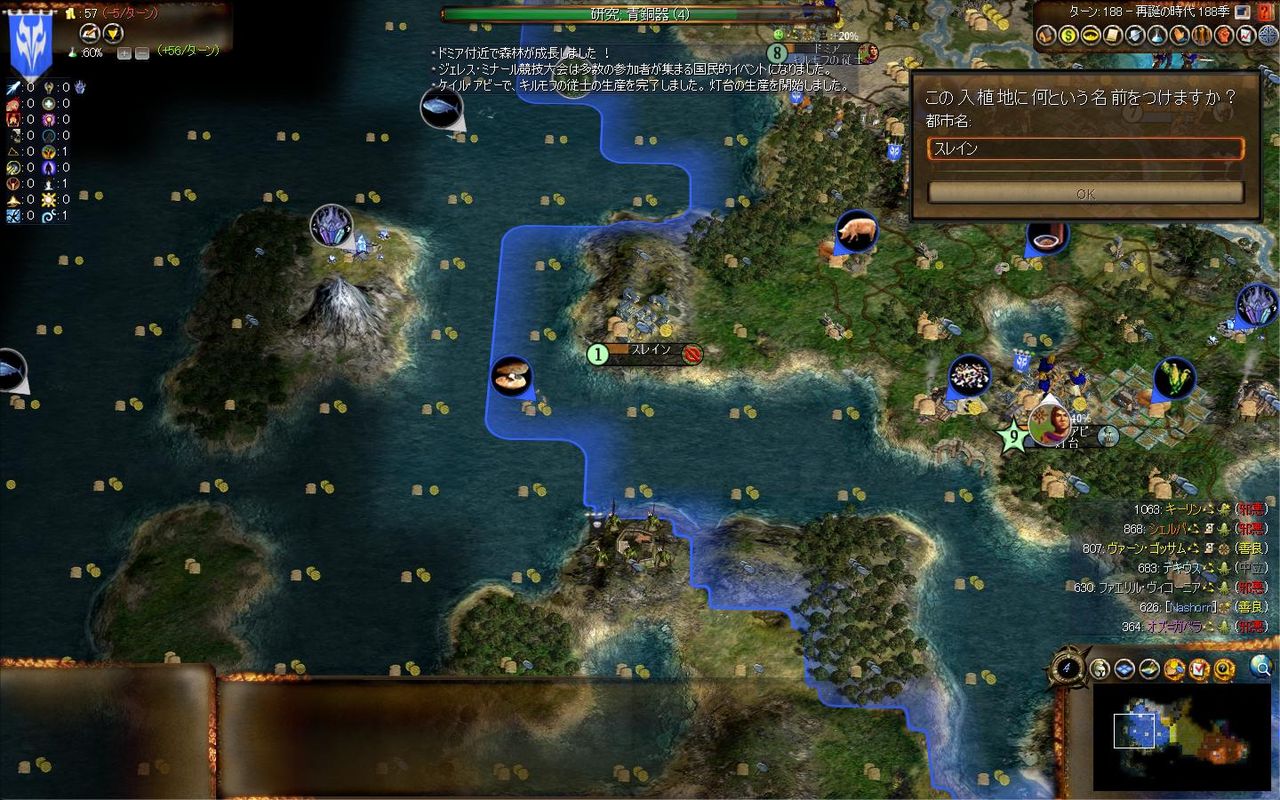Viewport: 1280px width, 800px height.
Task: Open the foreign advisor icon
Action: pyautogui.click(x=1091, y=36)
